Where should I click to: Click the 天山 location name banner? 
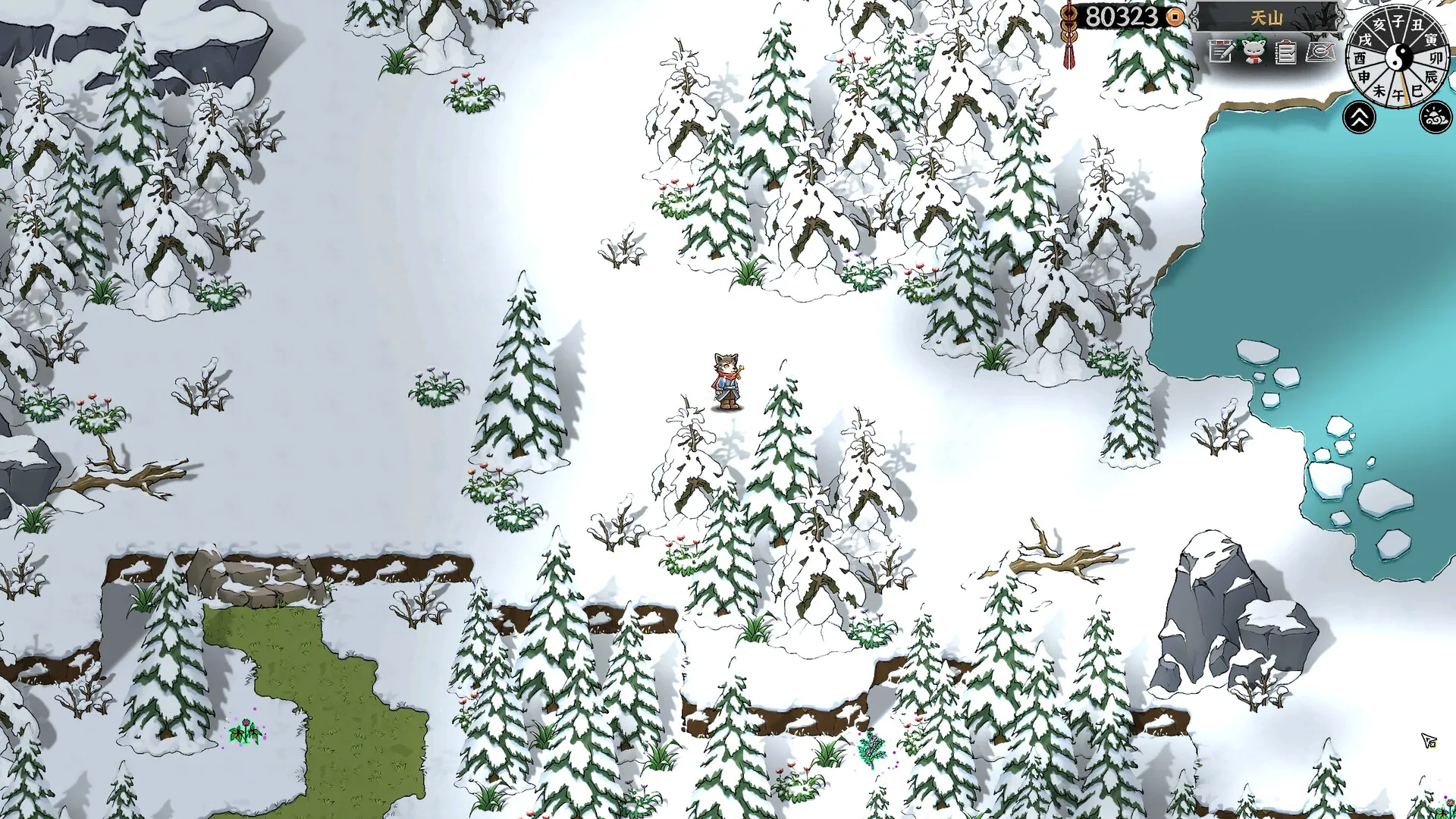point(1266,17)
